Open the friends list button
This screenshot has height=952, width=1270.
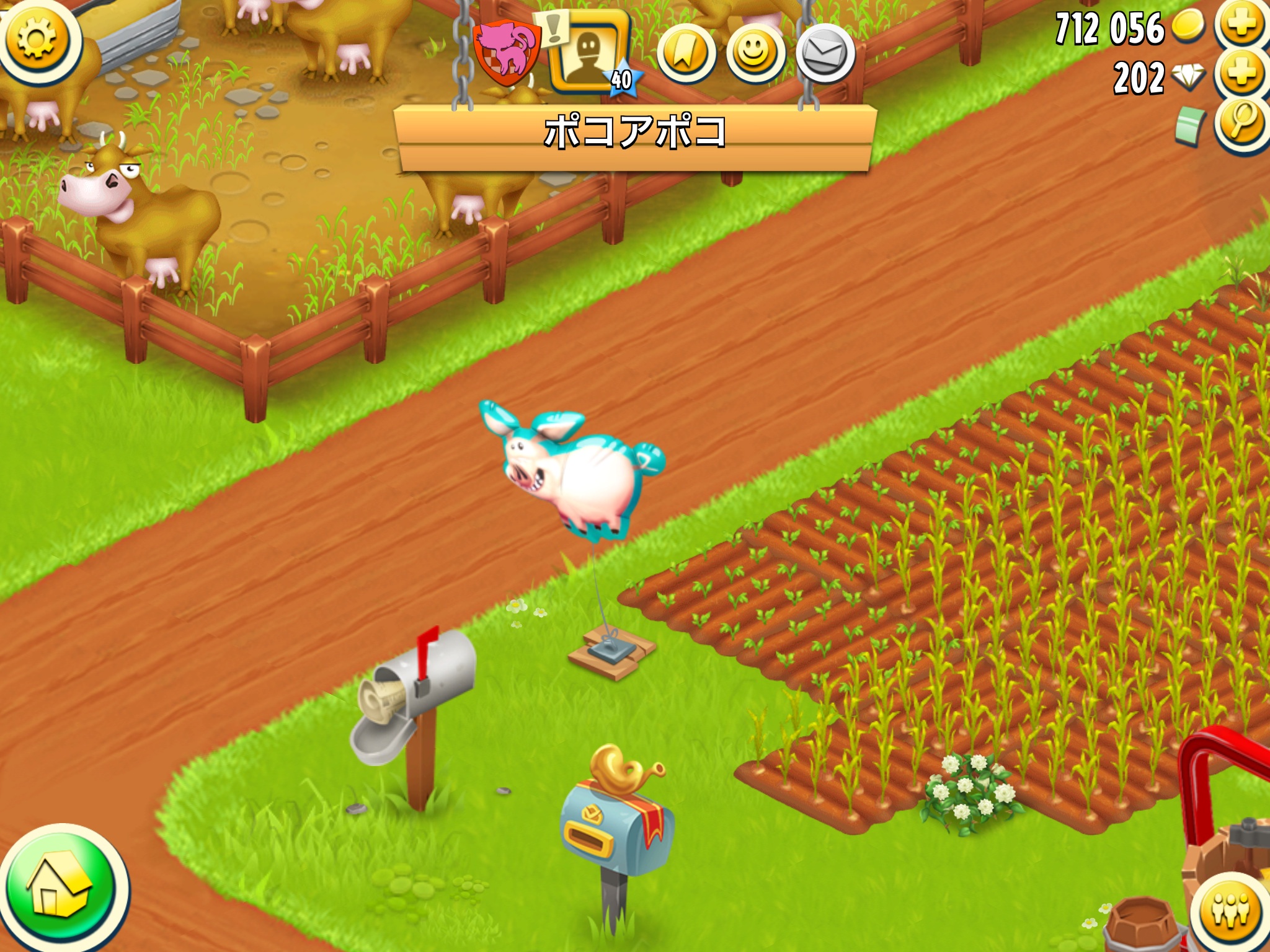[x=1230, y=911]
